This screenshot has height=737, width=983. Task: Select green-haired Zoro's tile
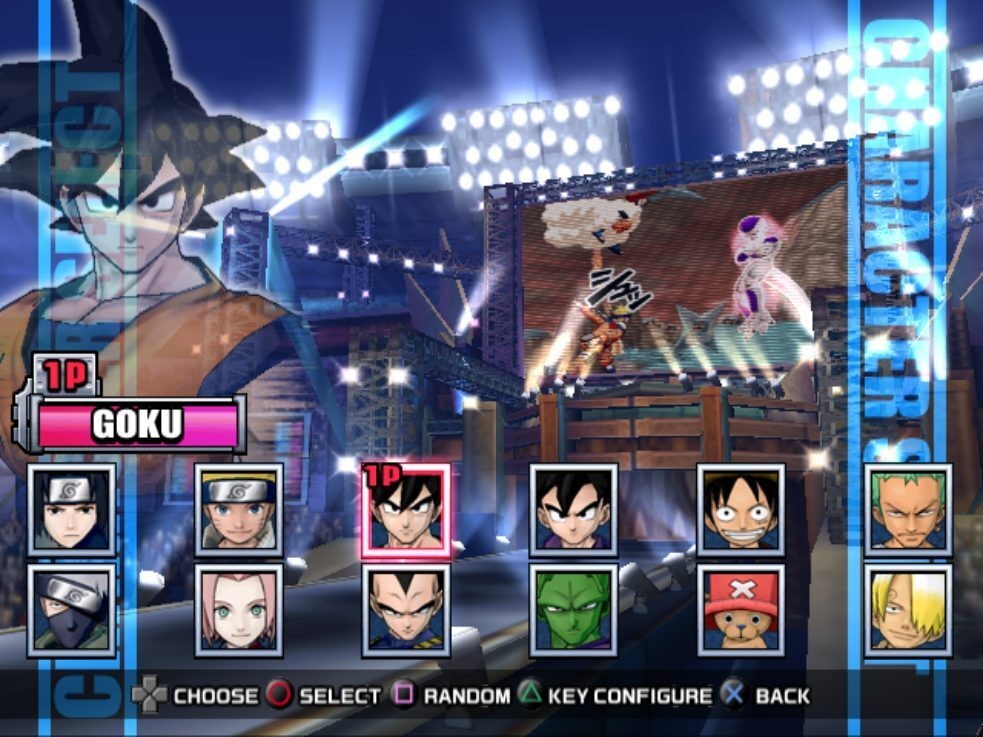click(908, 510)
